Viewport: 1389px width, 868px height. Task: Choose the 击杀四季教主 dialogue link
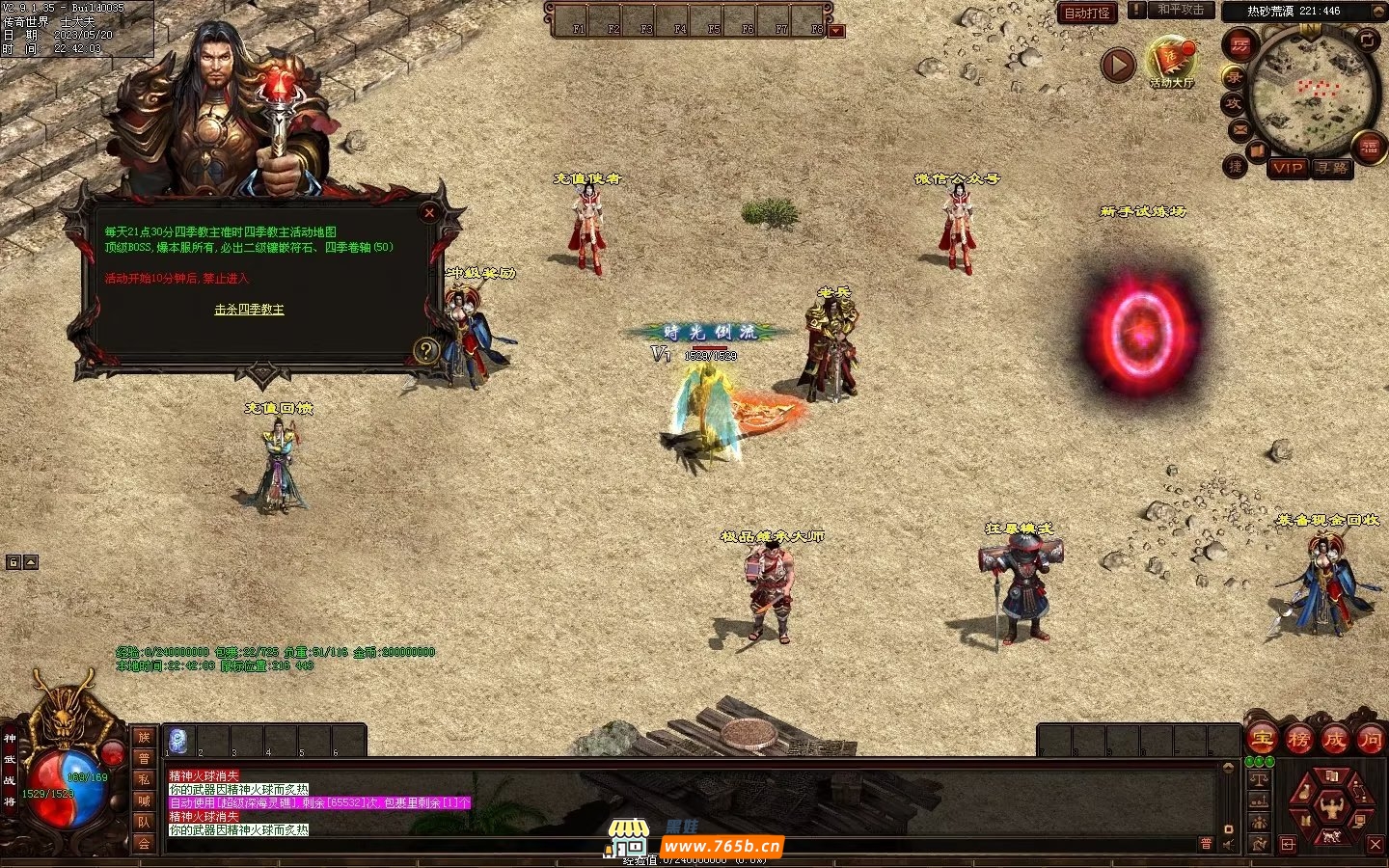(249, 310)
